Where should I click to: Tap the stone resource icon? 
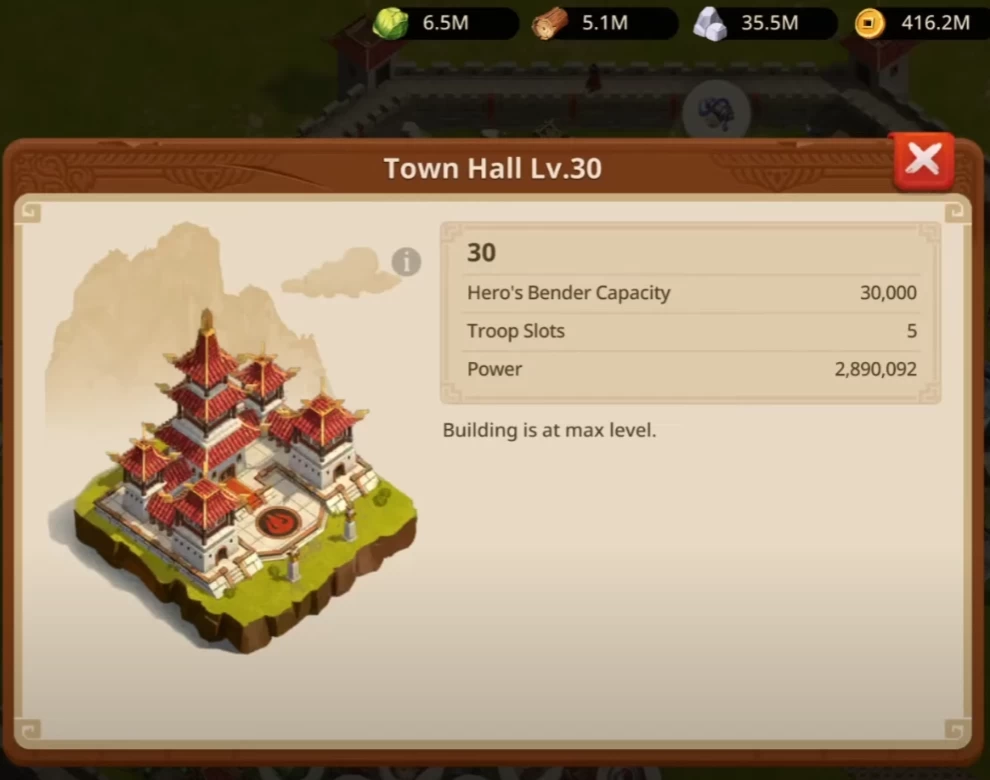point(709,24)
